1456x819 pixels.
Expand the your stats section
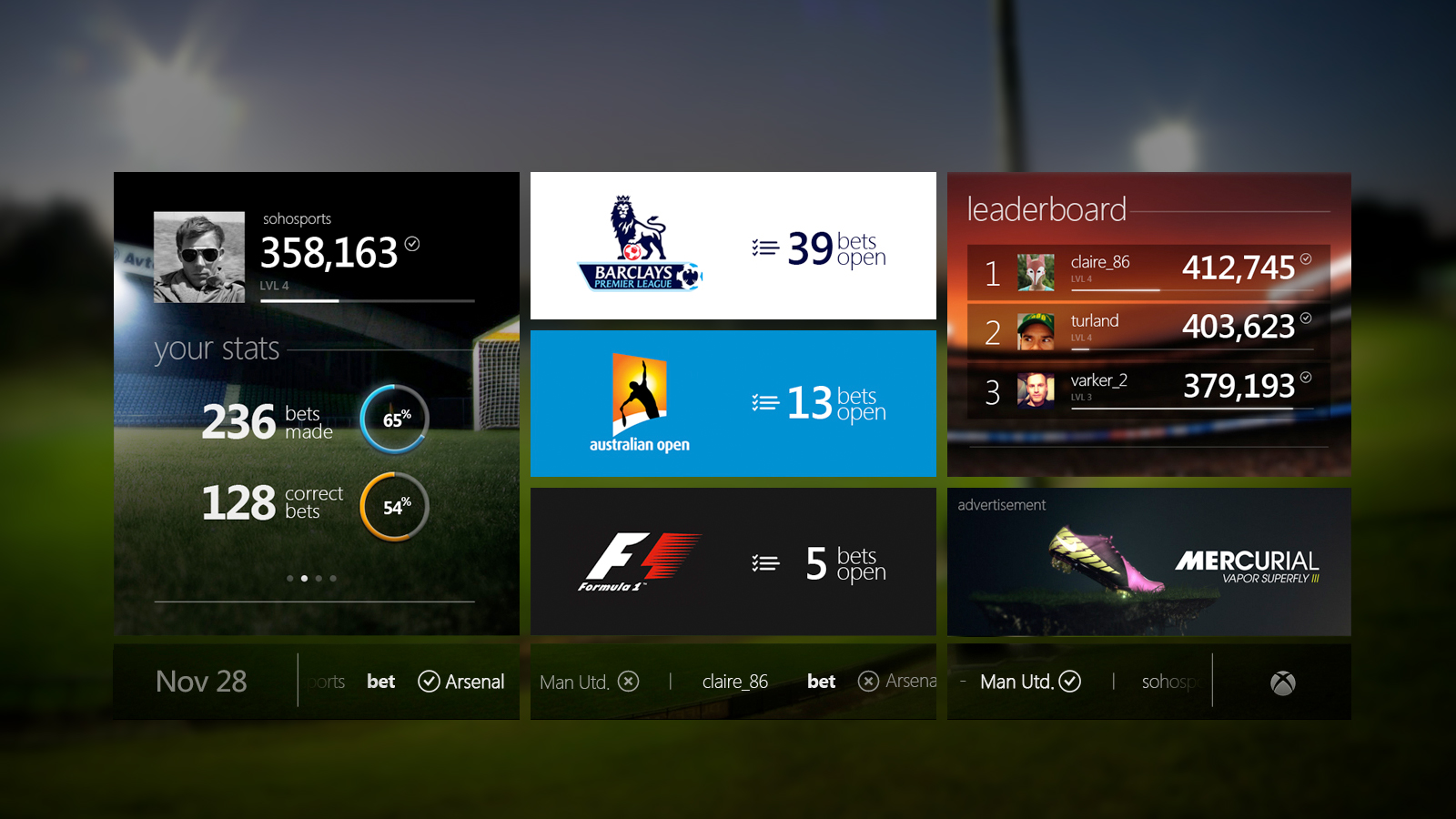point(217,349)
